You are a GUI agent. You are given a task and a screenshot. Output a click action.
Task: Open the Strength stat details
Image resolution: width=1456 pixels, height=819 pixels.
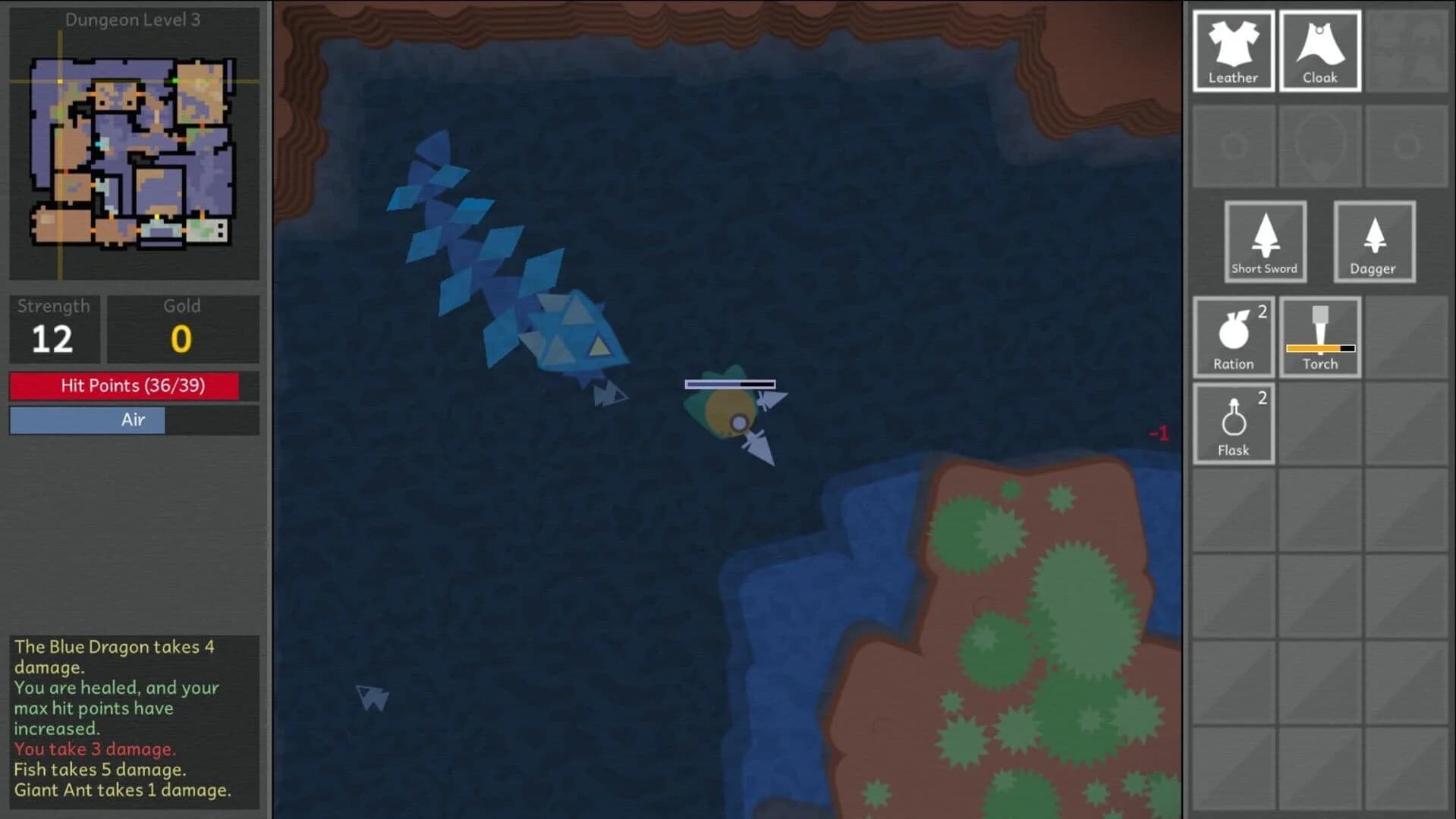pos(54,329)
